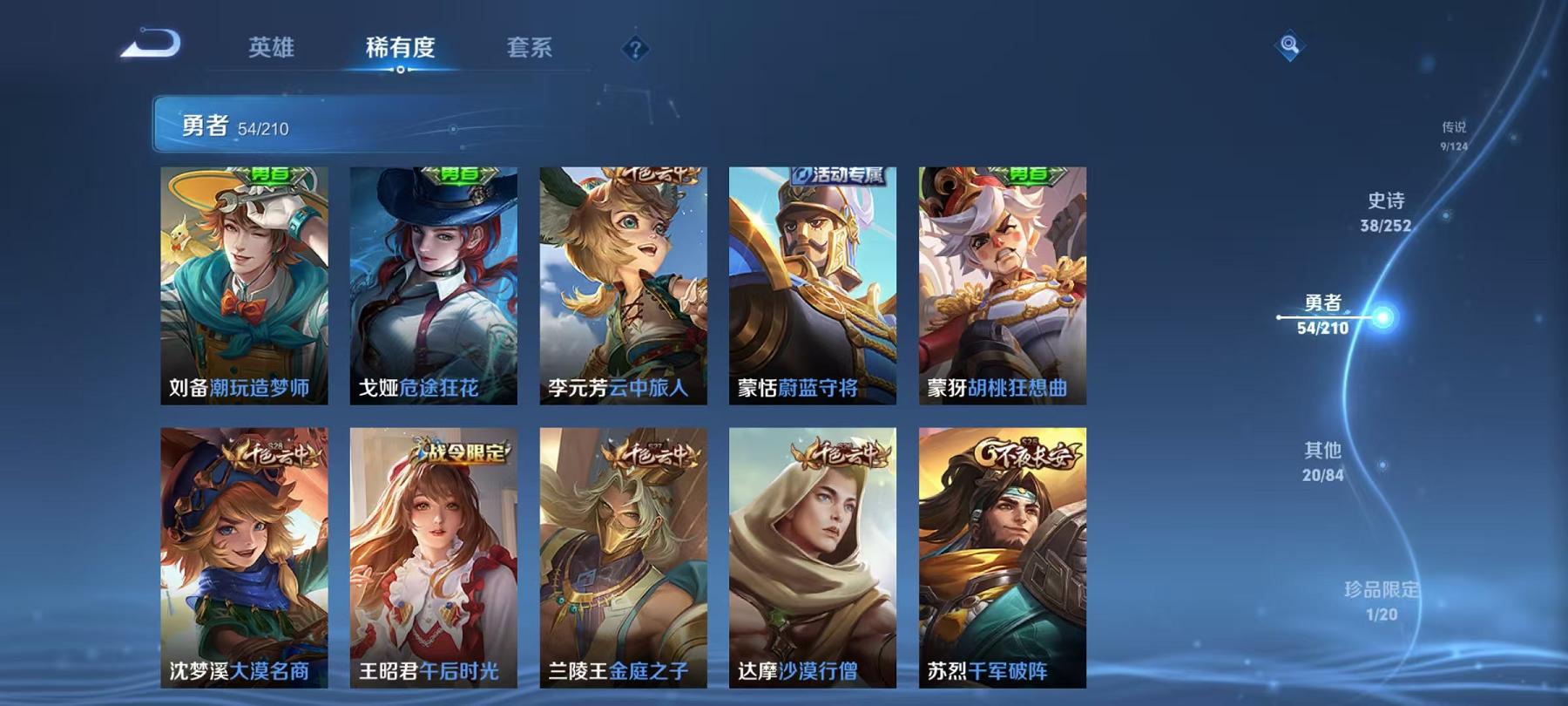The width and height of the screenshot is (1568, 706).
Task: Click the question mark help icon
Action: [634, 48]
